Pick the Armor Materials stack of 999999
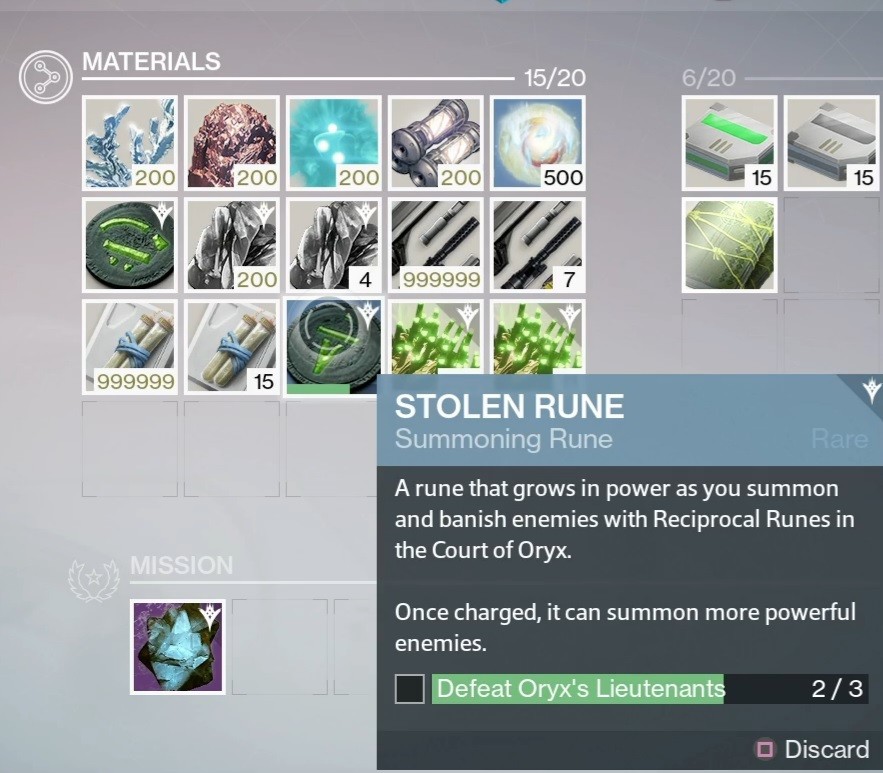883x773 pixels. (130, 347)
